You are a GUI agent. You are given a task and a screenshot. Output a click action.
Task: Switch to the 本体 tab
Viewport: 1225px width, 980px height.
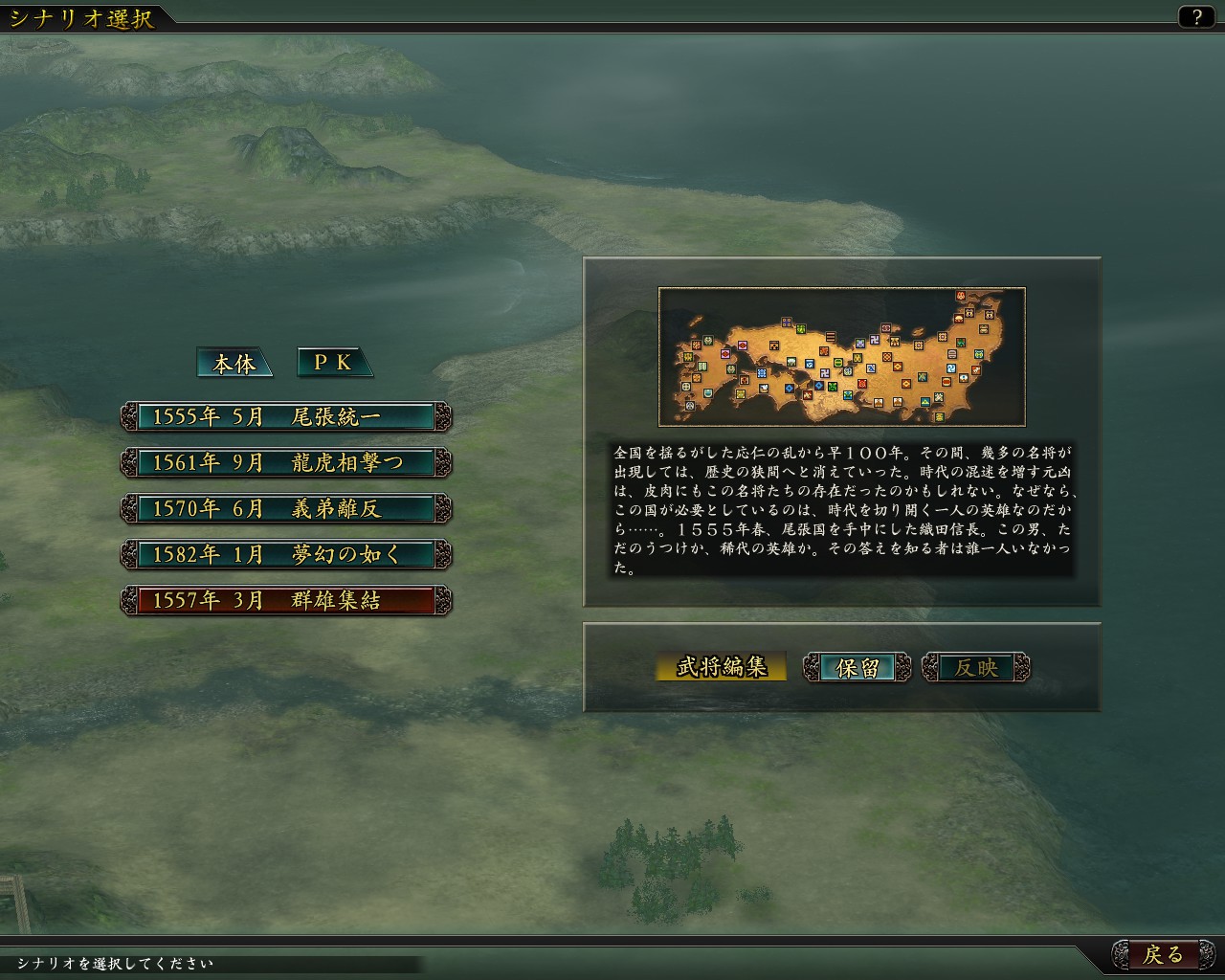[234, 363]
